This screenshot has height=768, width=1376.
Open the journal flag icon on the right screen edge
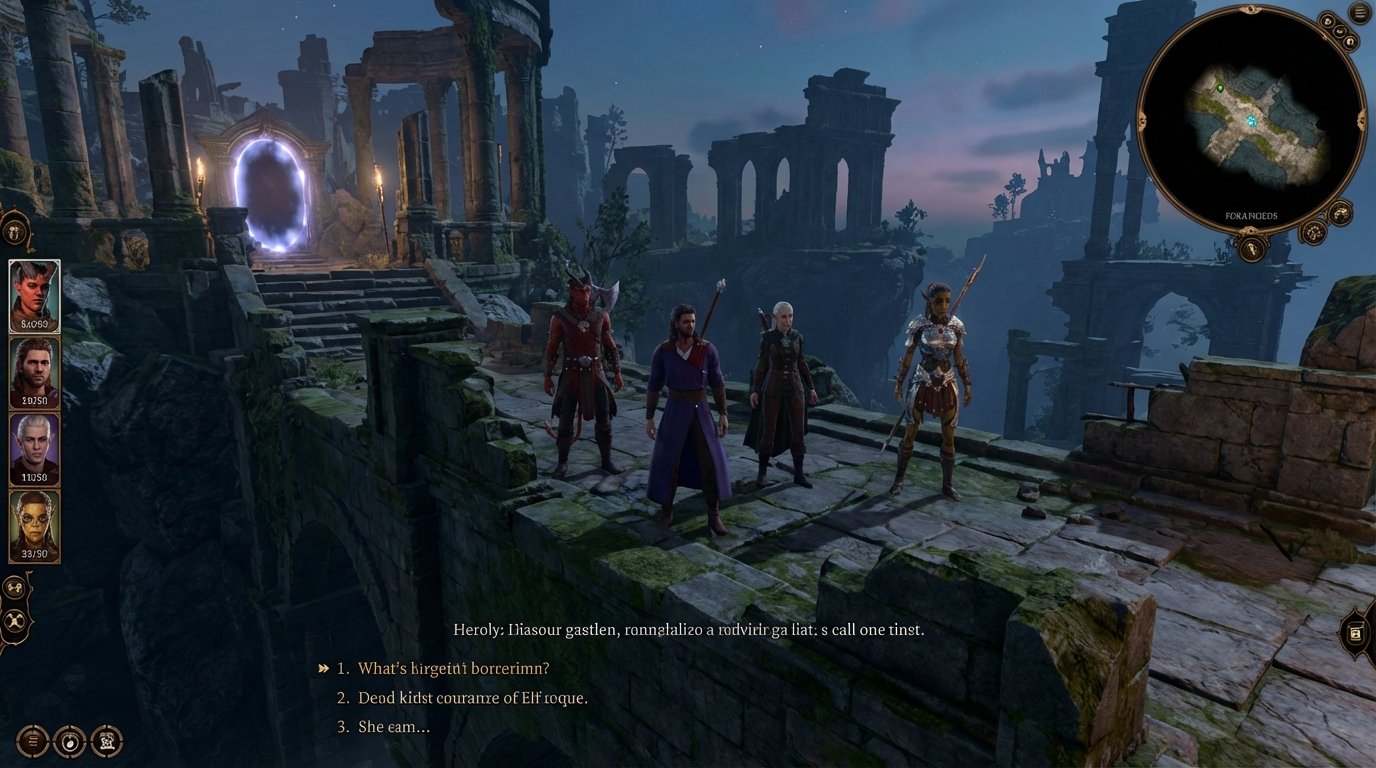pos(1356,632)
